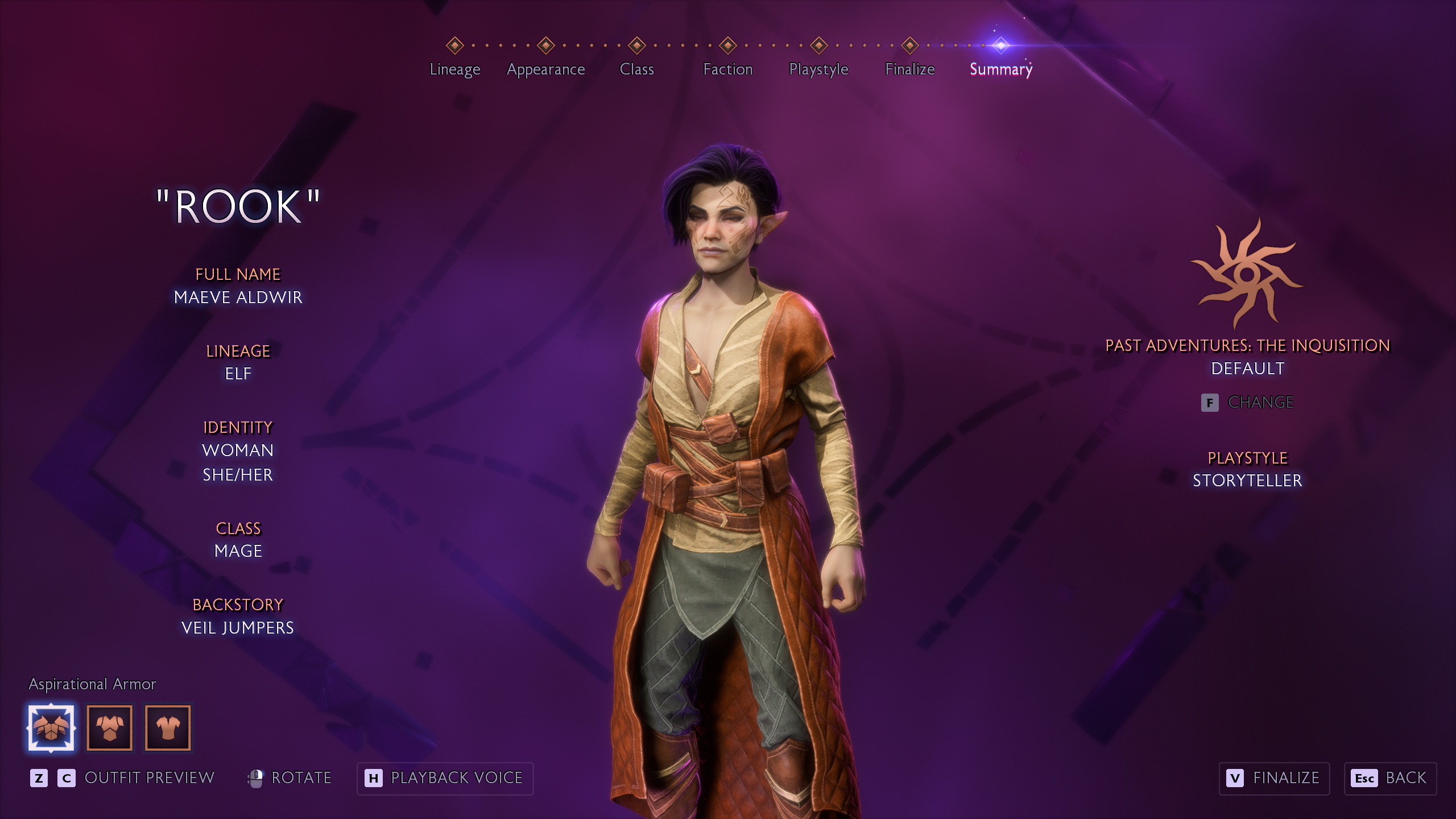
Task: Show the Summary step
Action: click(x=1000, y=69)
